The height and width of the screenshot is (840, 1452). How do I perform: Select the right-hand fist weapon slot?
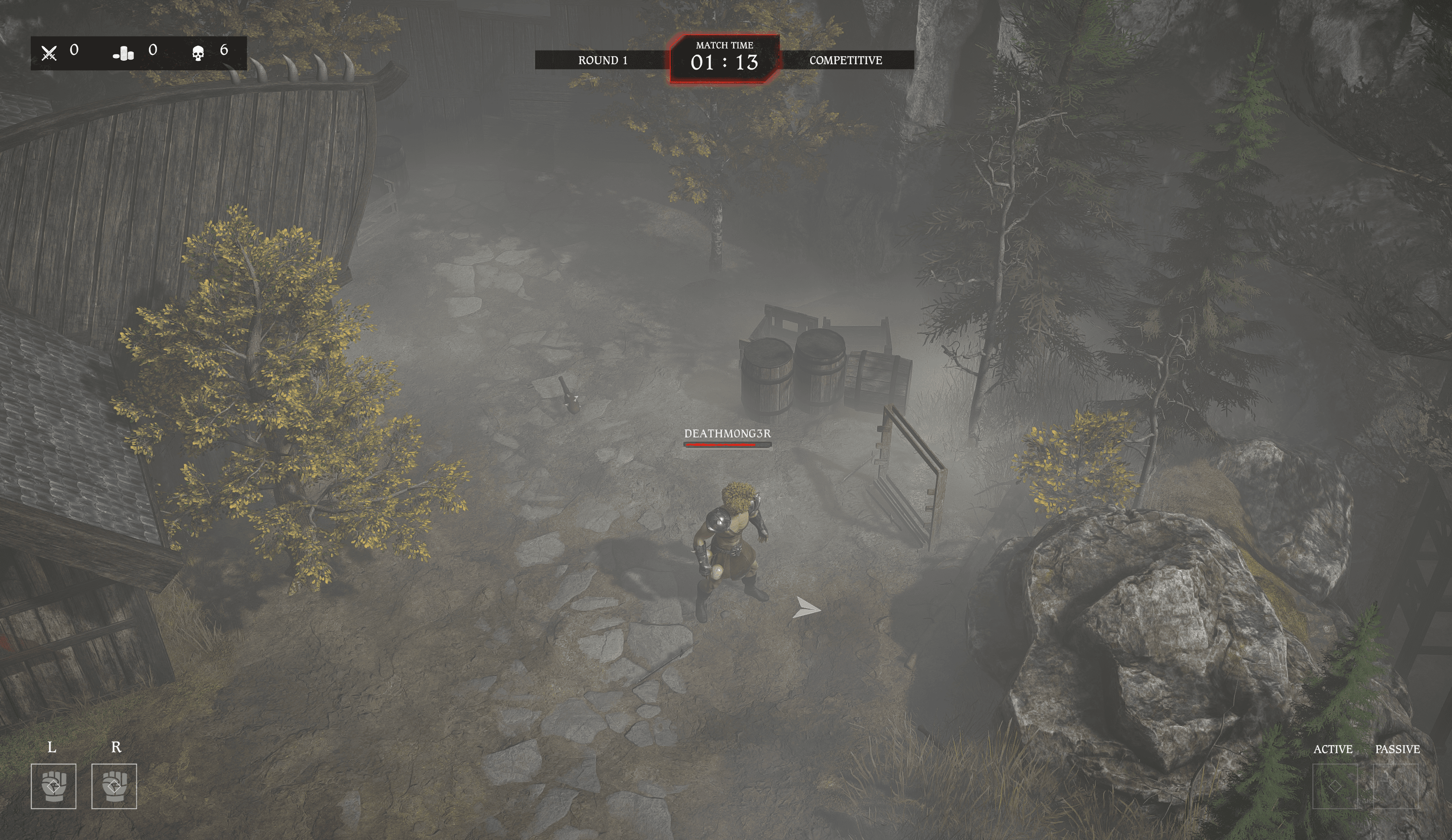114,786
